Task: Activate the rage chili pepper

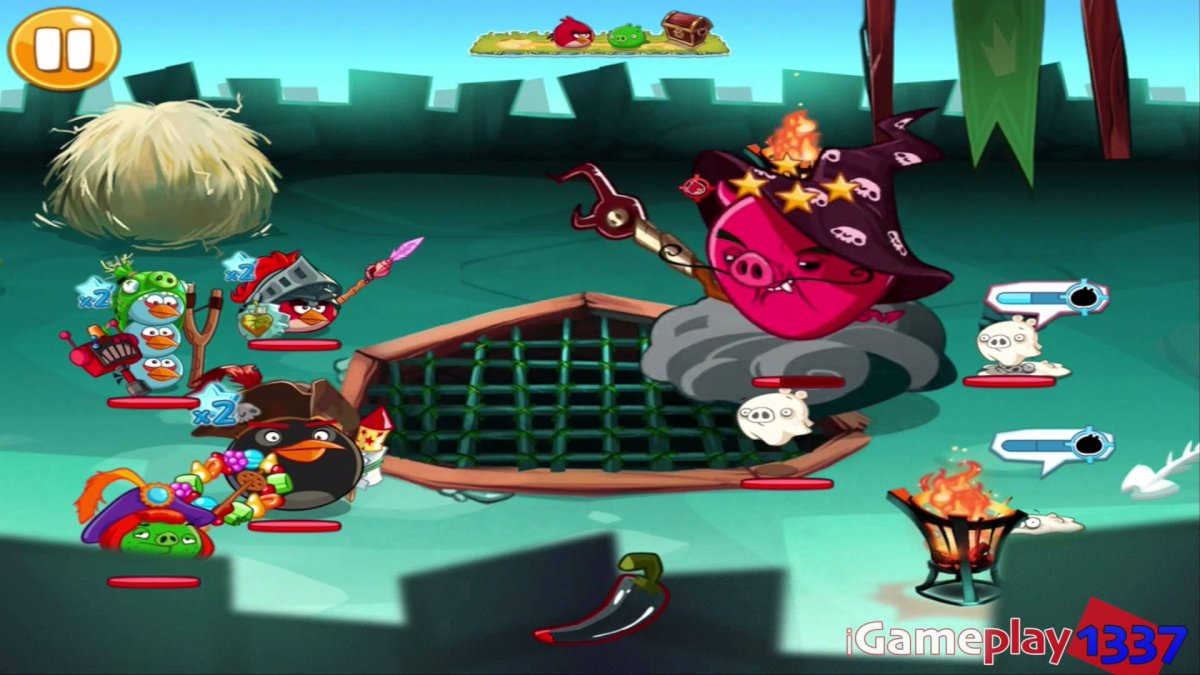Action: pyautogui.click(x=606, y=602)
